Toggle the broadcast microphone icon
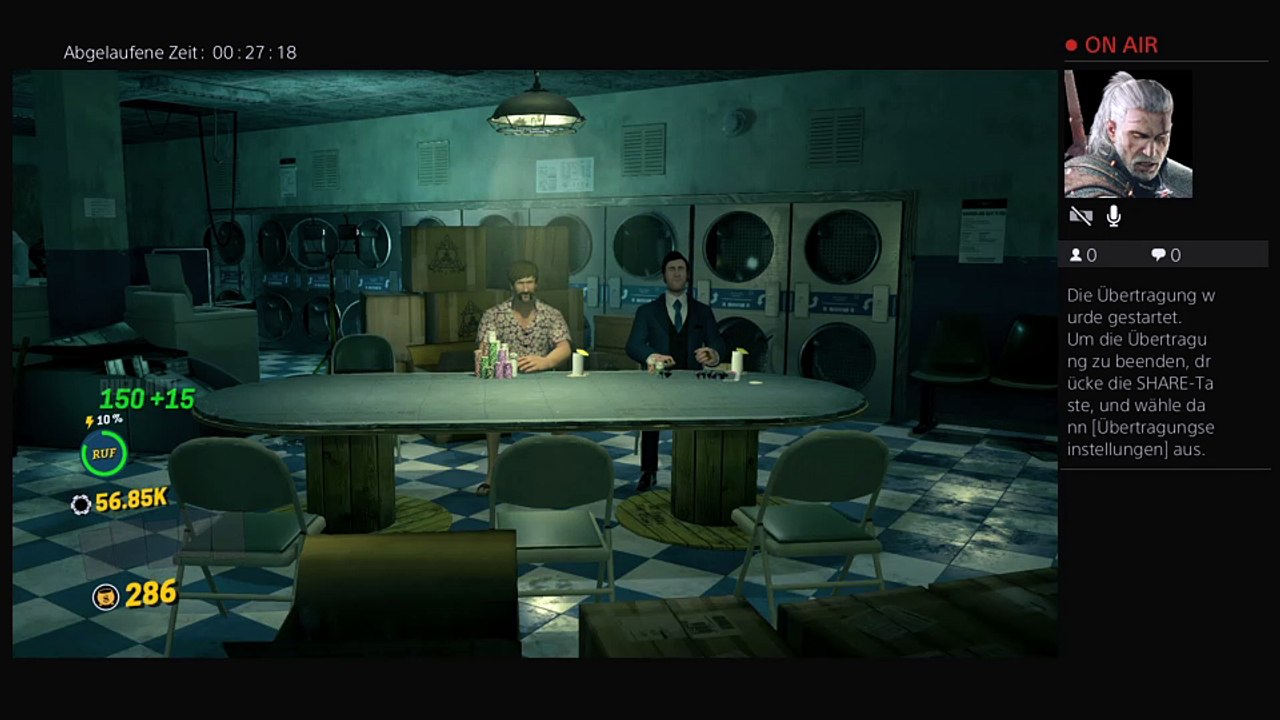This screenshot has height=720, width=1280. [1114, 216]
